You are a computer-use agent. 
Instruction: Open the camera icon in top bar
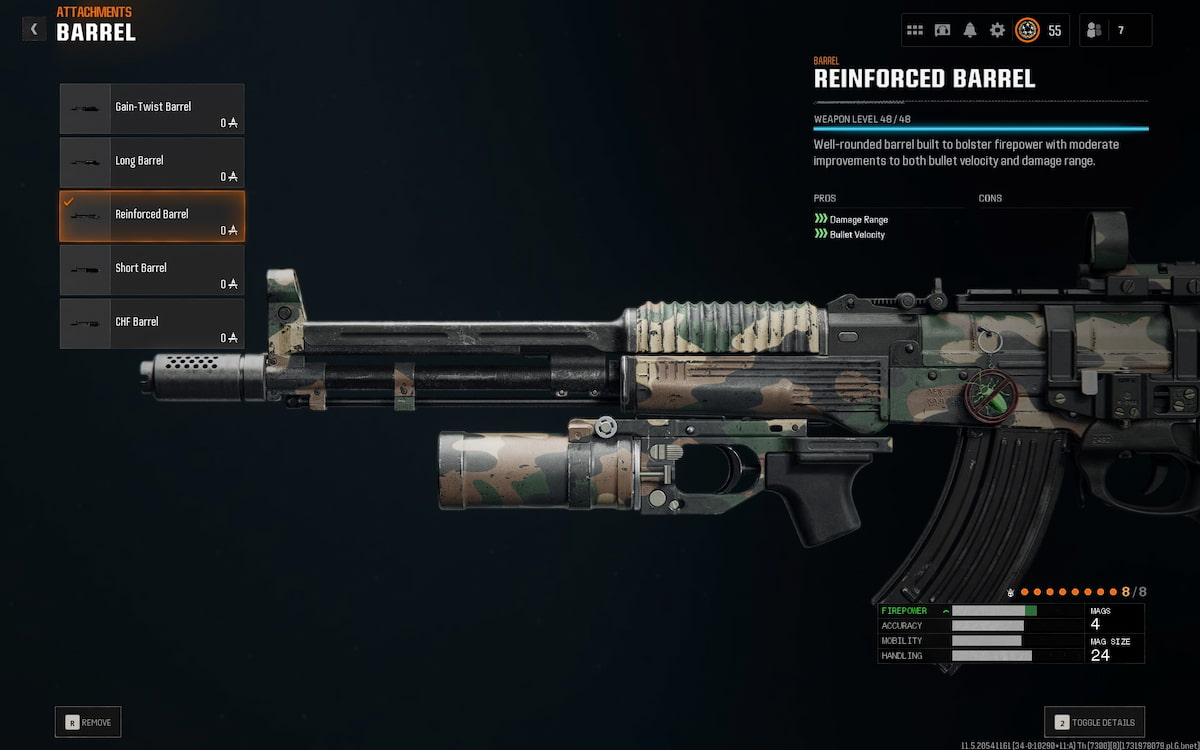[942, 30]
